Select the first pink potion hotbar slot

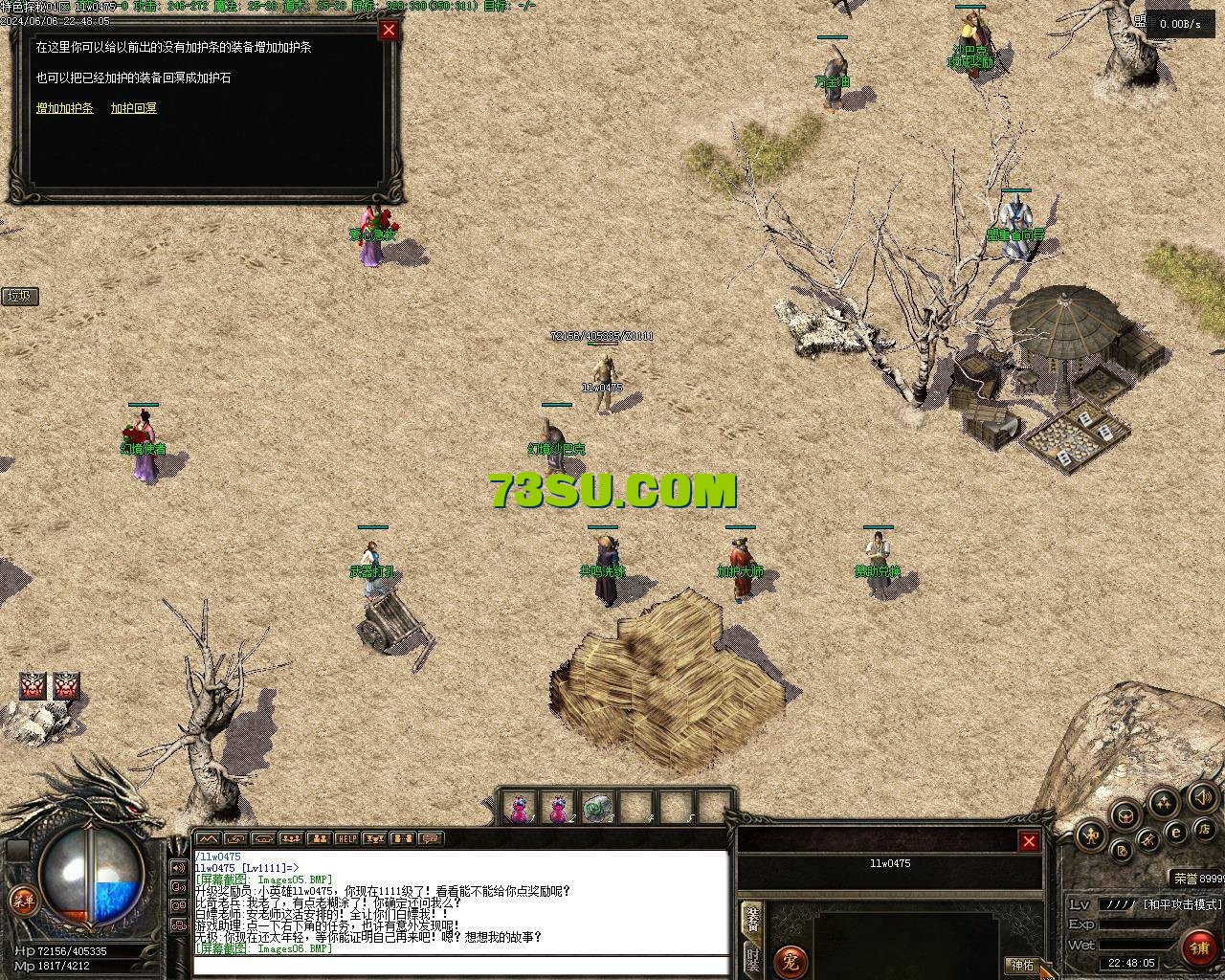pos(519,810)
